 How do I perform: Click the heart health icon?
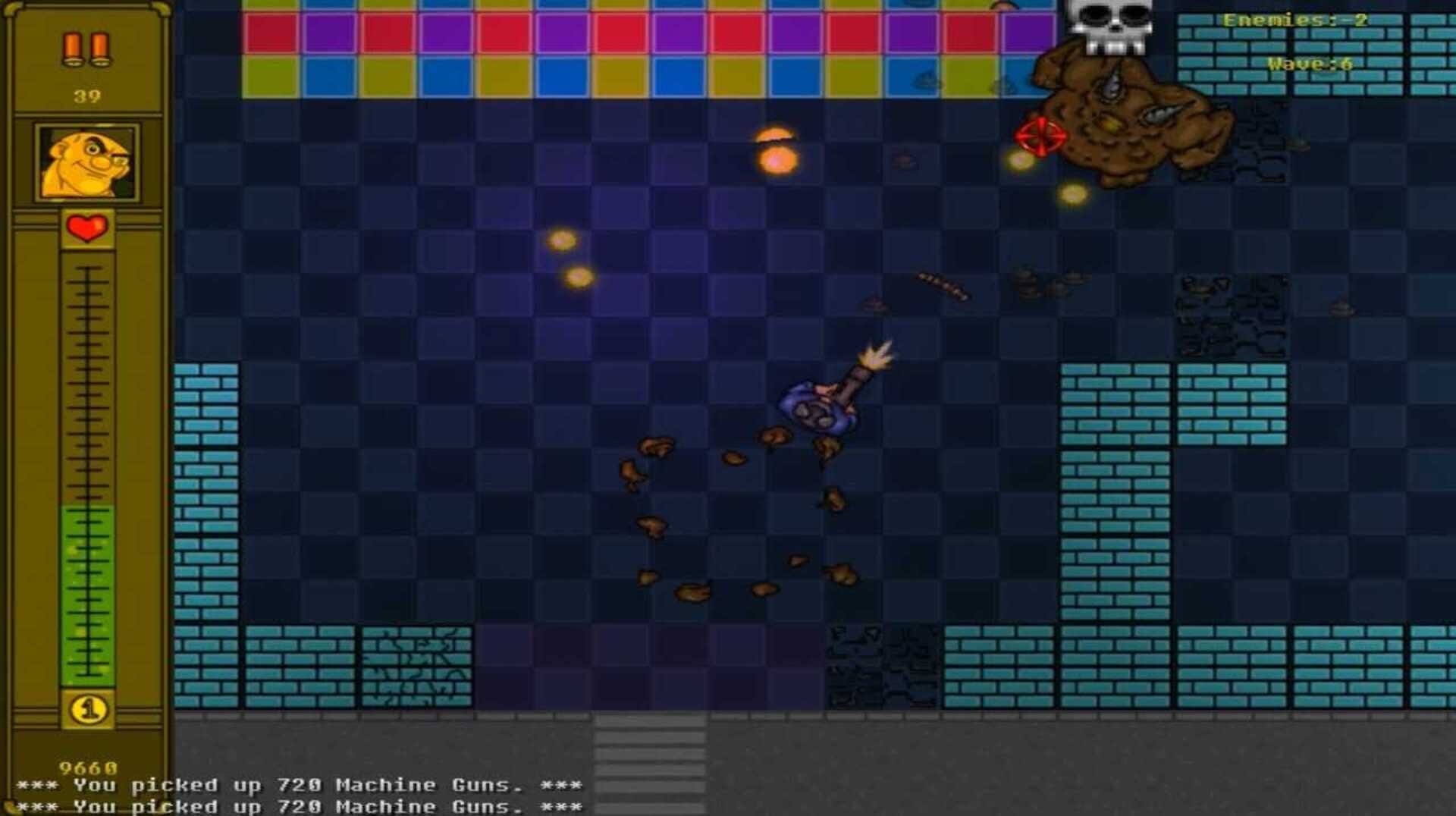(86, 226)
